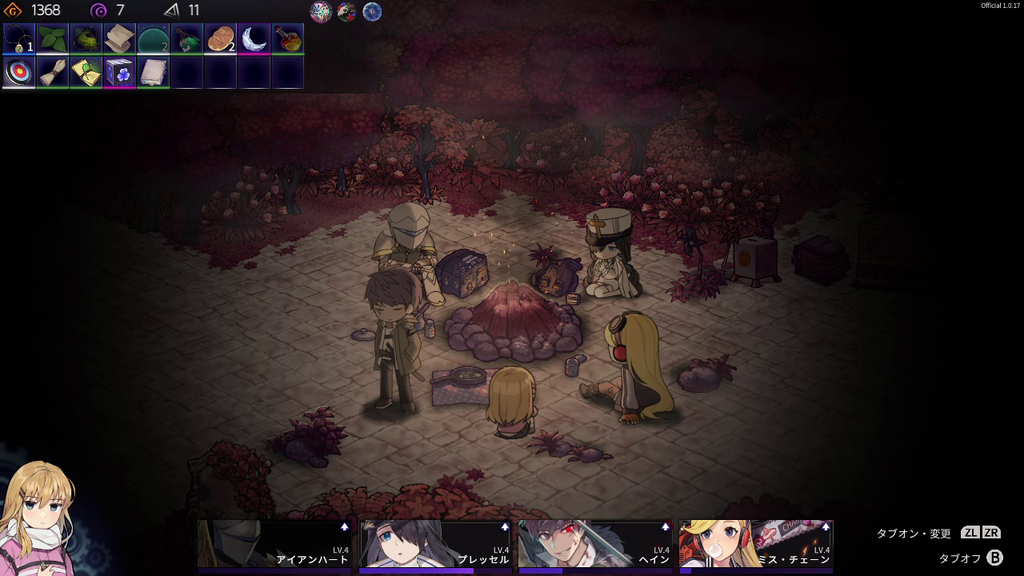
Task: Select ミス・チェーン character portrait card
Action: pos(755,545)
